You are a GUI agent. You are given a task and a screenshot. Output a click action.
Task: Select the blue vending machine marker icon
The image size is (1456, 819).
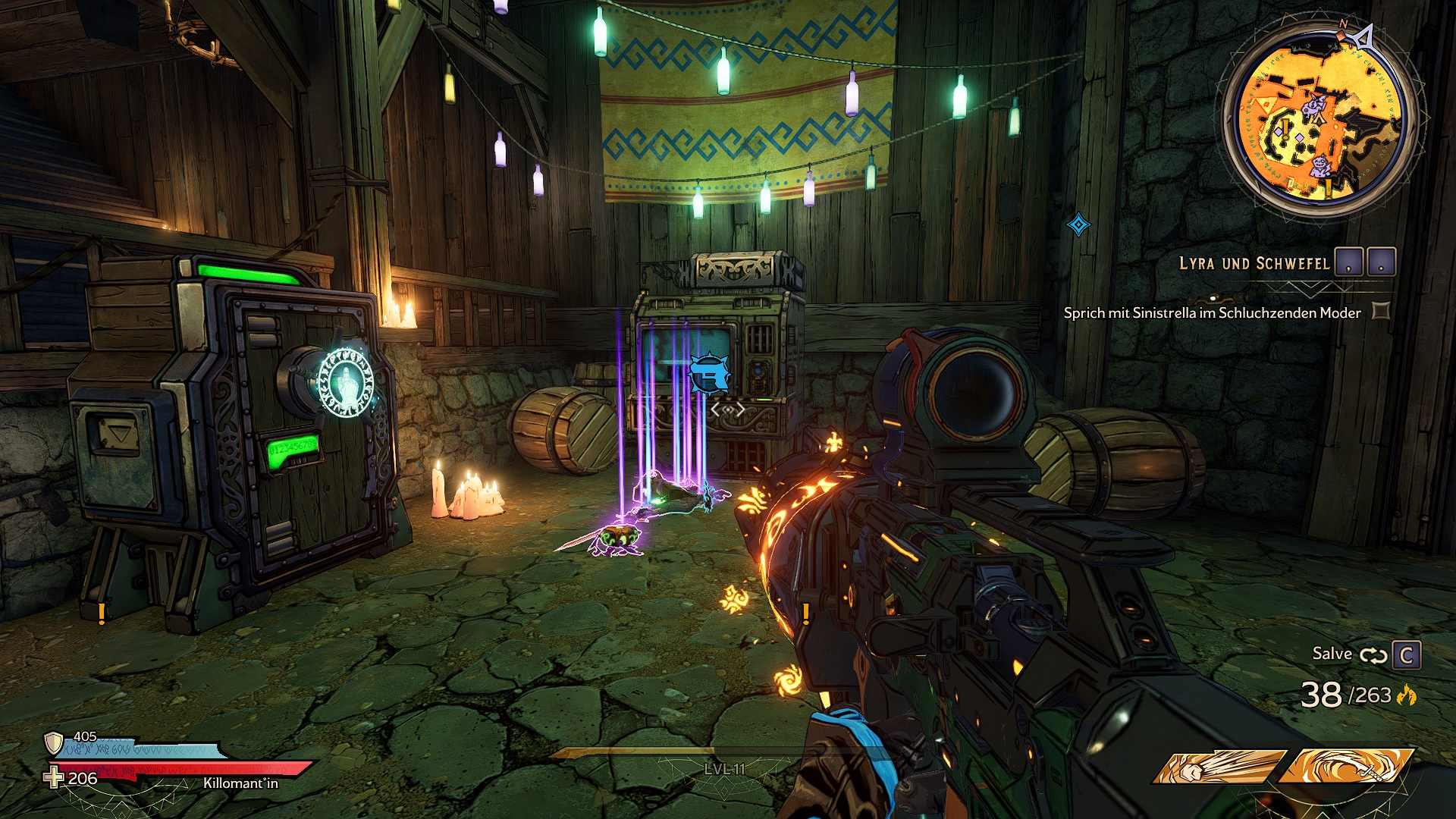[709, 375]
